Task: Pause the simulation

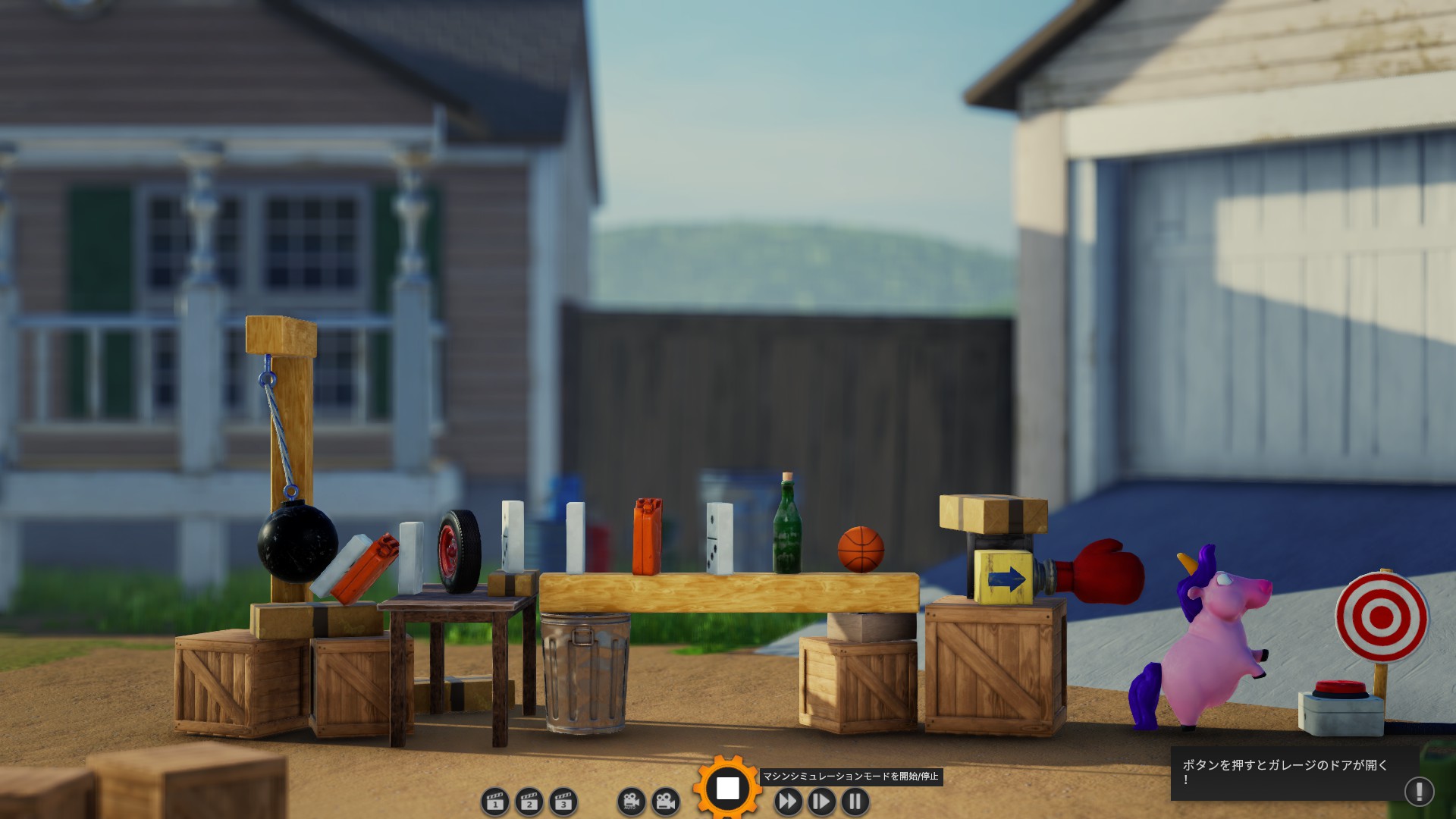Action: tap(855, 802)
